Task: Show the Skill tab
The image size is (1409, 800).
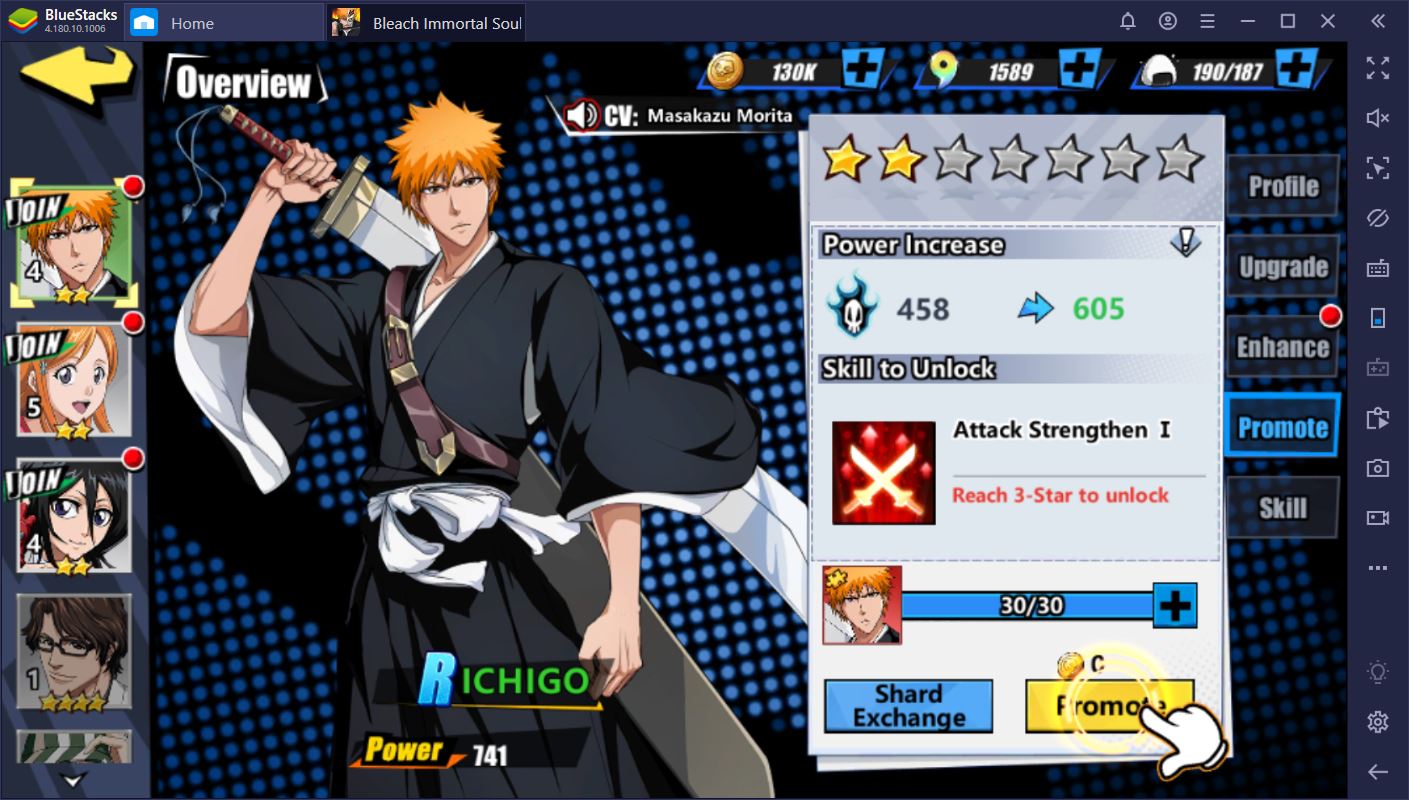Action: tap(1282, 508)
